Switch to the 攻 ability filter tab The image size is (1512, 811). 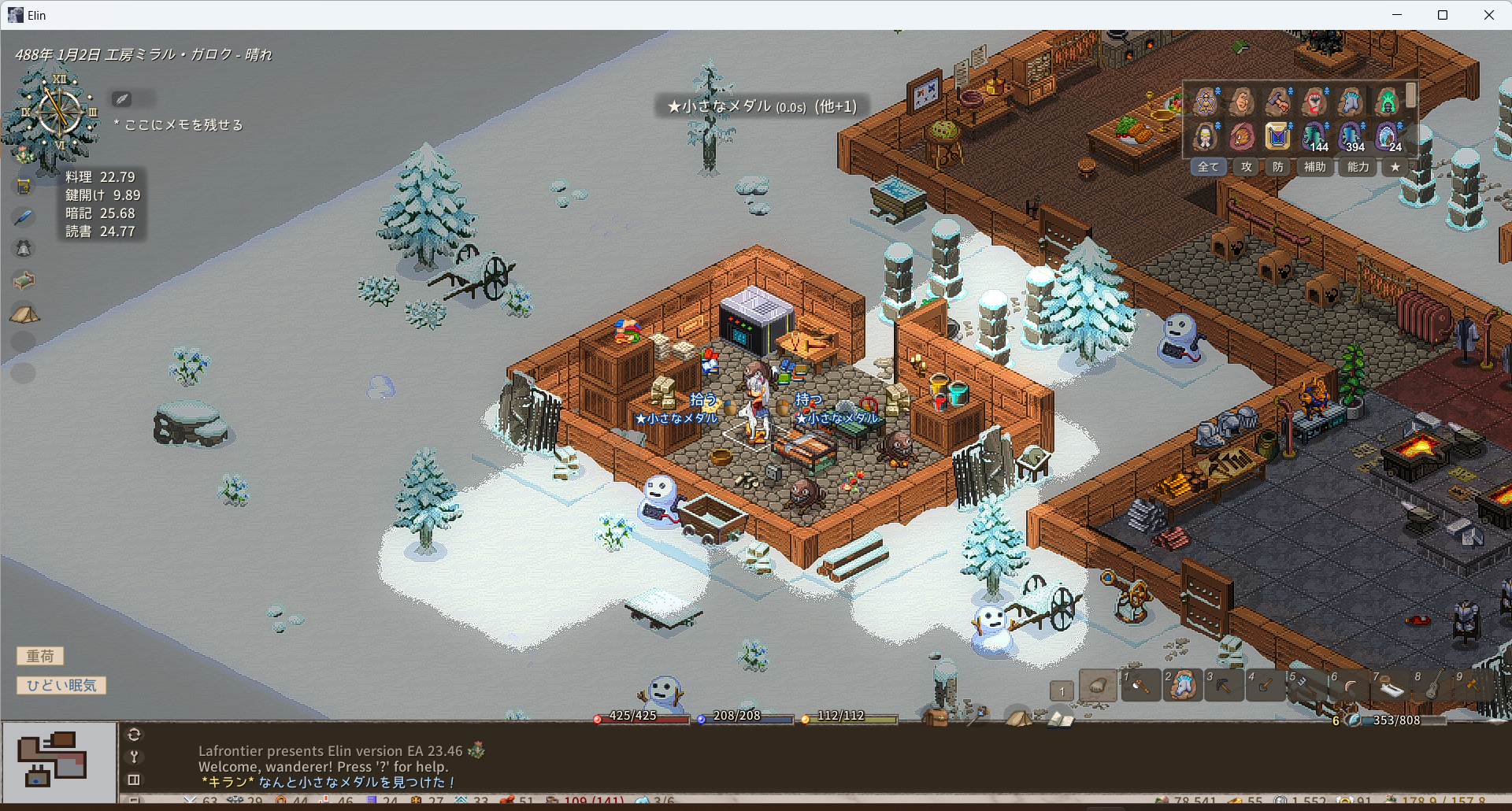(x=1247, y=167)
